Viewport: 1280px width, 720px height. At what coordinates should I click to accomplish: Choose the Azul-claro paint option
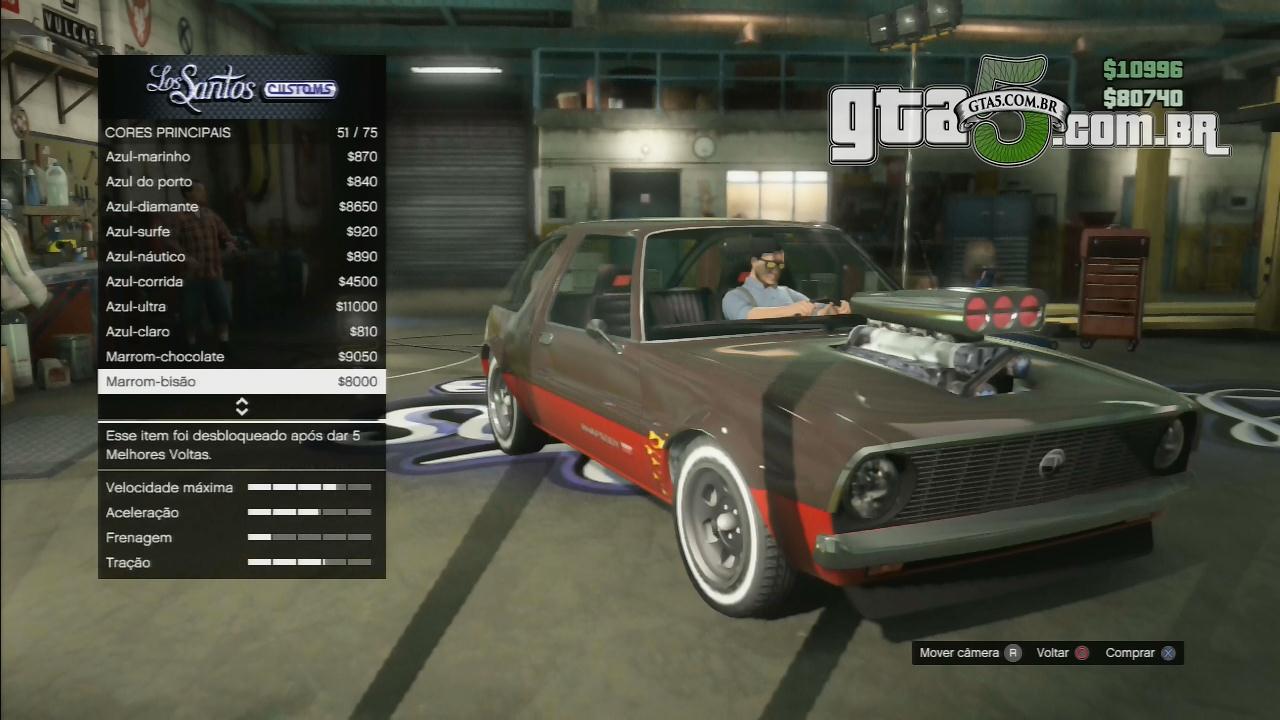[x=241, y=332]
